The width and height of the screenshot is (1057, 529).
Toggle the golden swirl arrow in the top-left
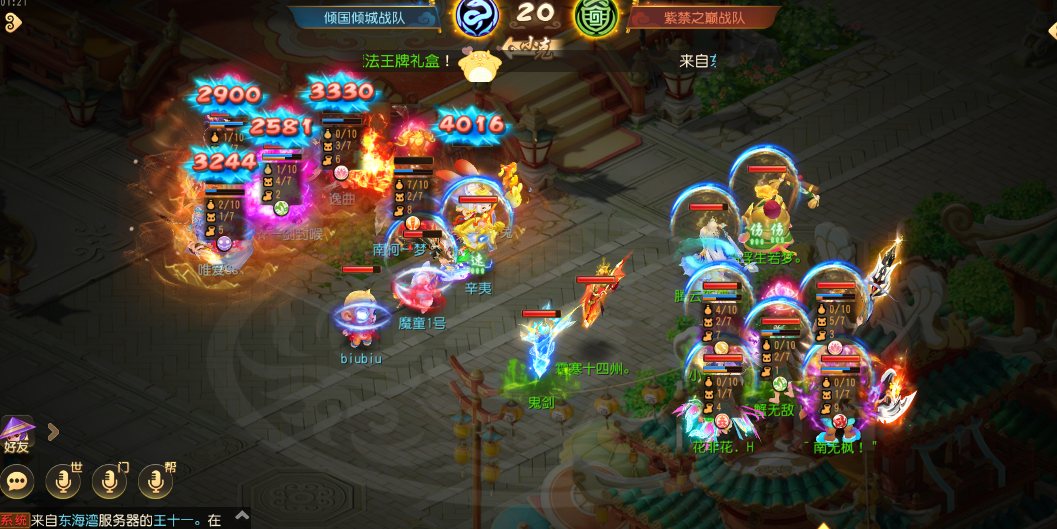13,22
